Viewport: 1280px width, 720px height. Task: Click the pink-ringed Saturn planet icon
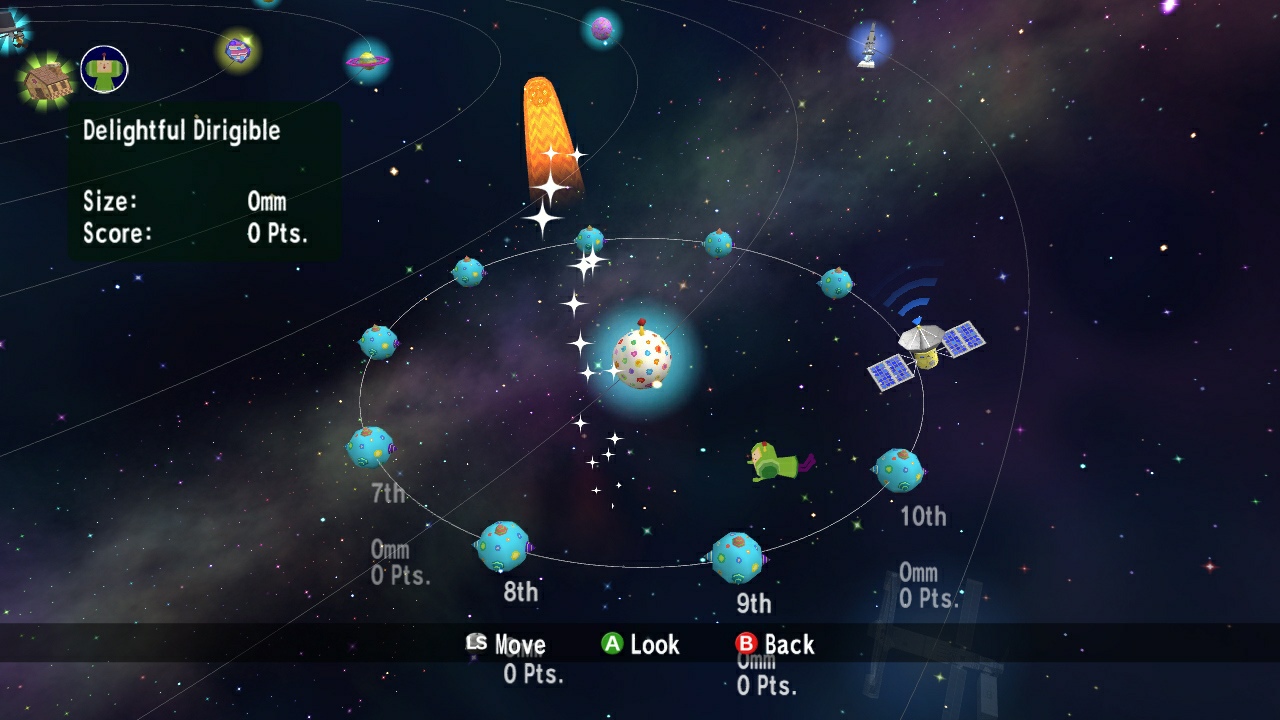(369, 60)
